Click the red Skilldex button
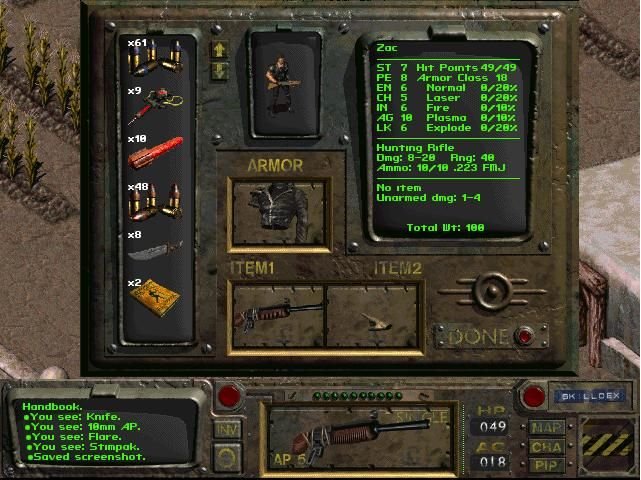 534,396
